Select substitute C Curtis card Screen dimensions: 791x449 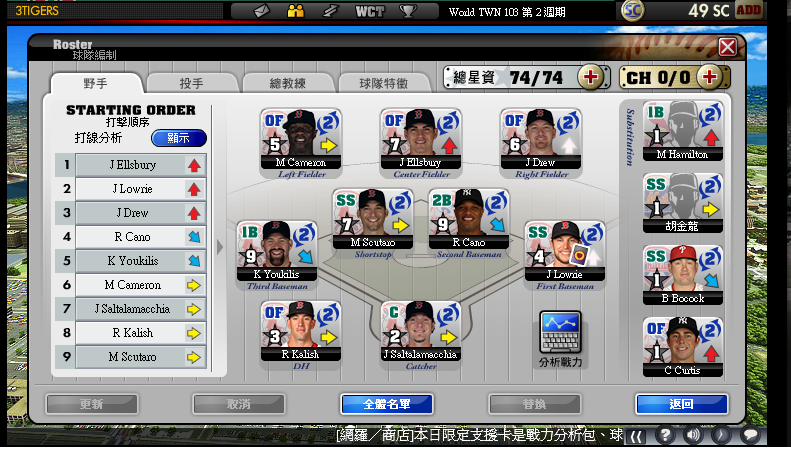682,346
